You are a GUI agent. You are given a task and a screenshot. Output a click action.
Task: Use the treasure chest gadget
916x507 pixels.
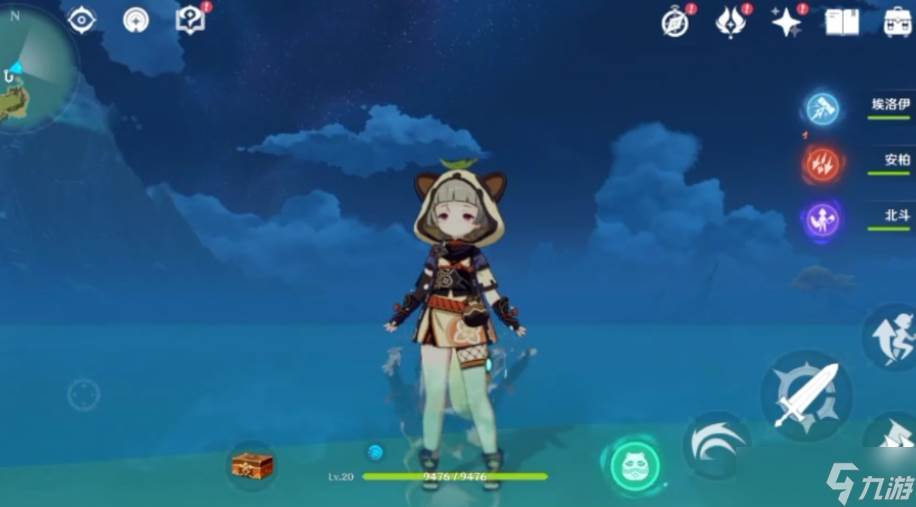251,465
